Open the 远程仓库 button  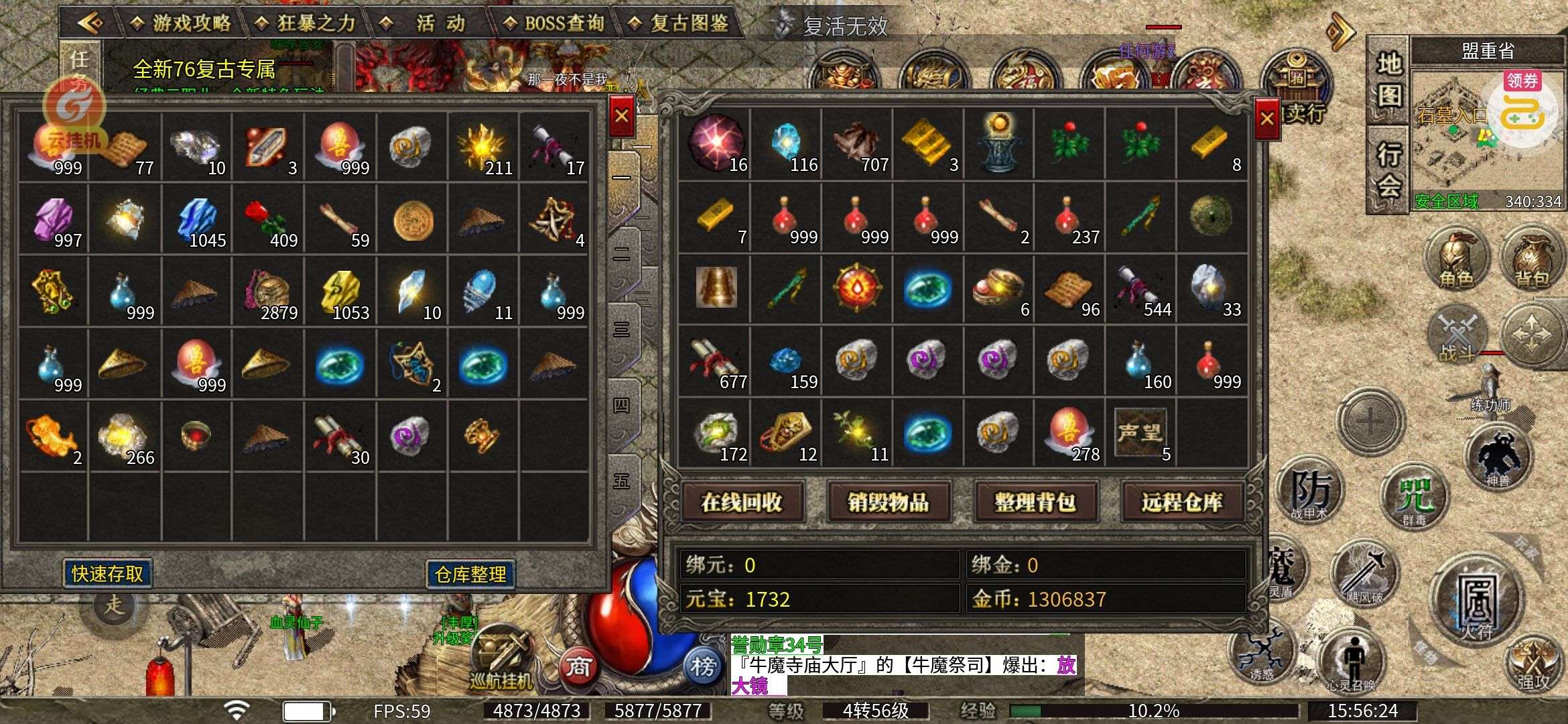1182,502
